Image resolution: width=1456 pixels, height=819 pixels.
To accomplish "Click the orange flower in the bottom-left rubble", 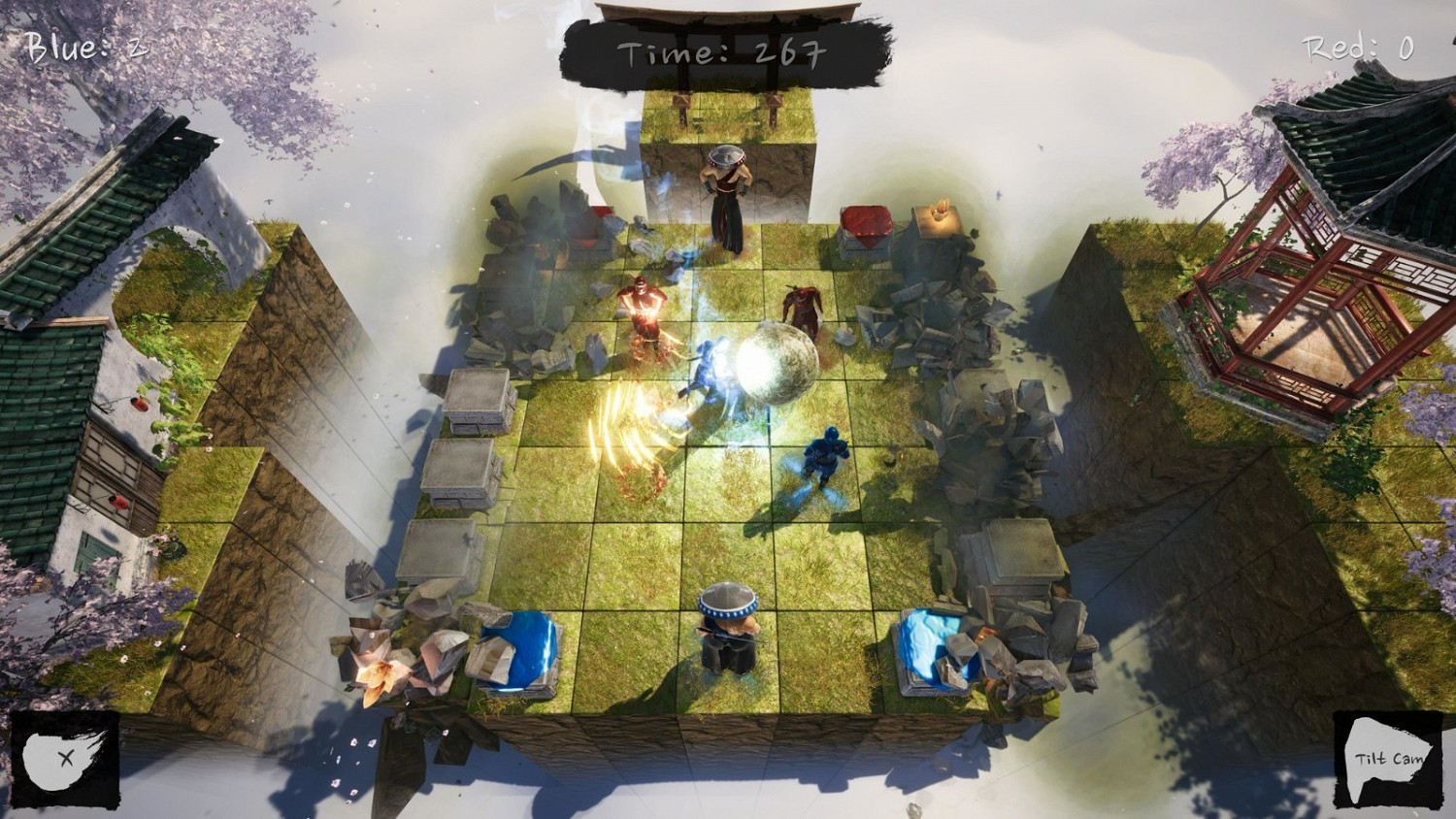I will pyautogui.click(x=379, y=679).
